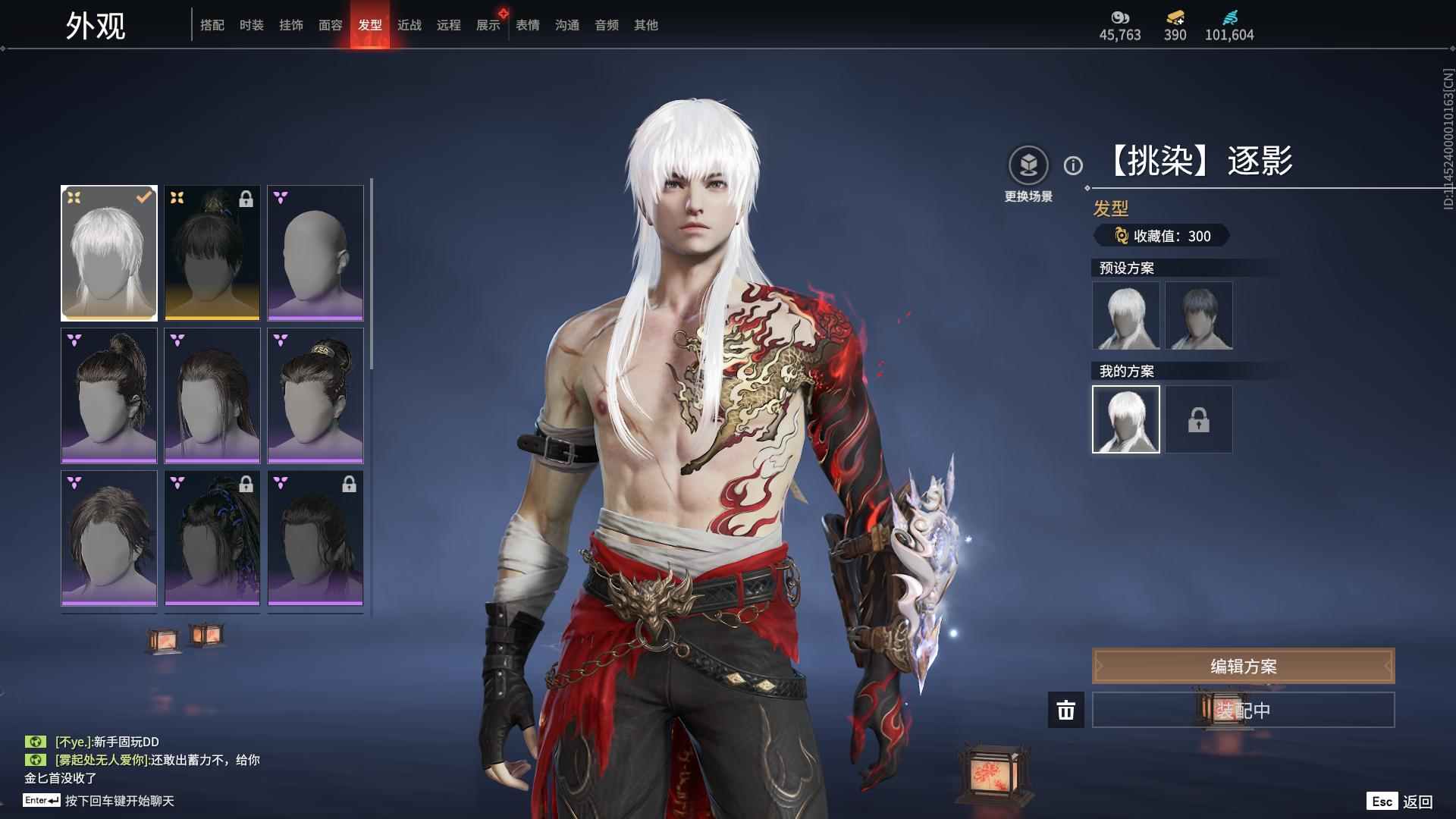
Task: Click the chat input prompt to start chatting
Action: (119, 801)
